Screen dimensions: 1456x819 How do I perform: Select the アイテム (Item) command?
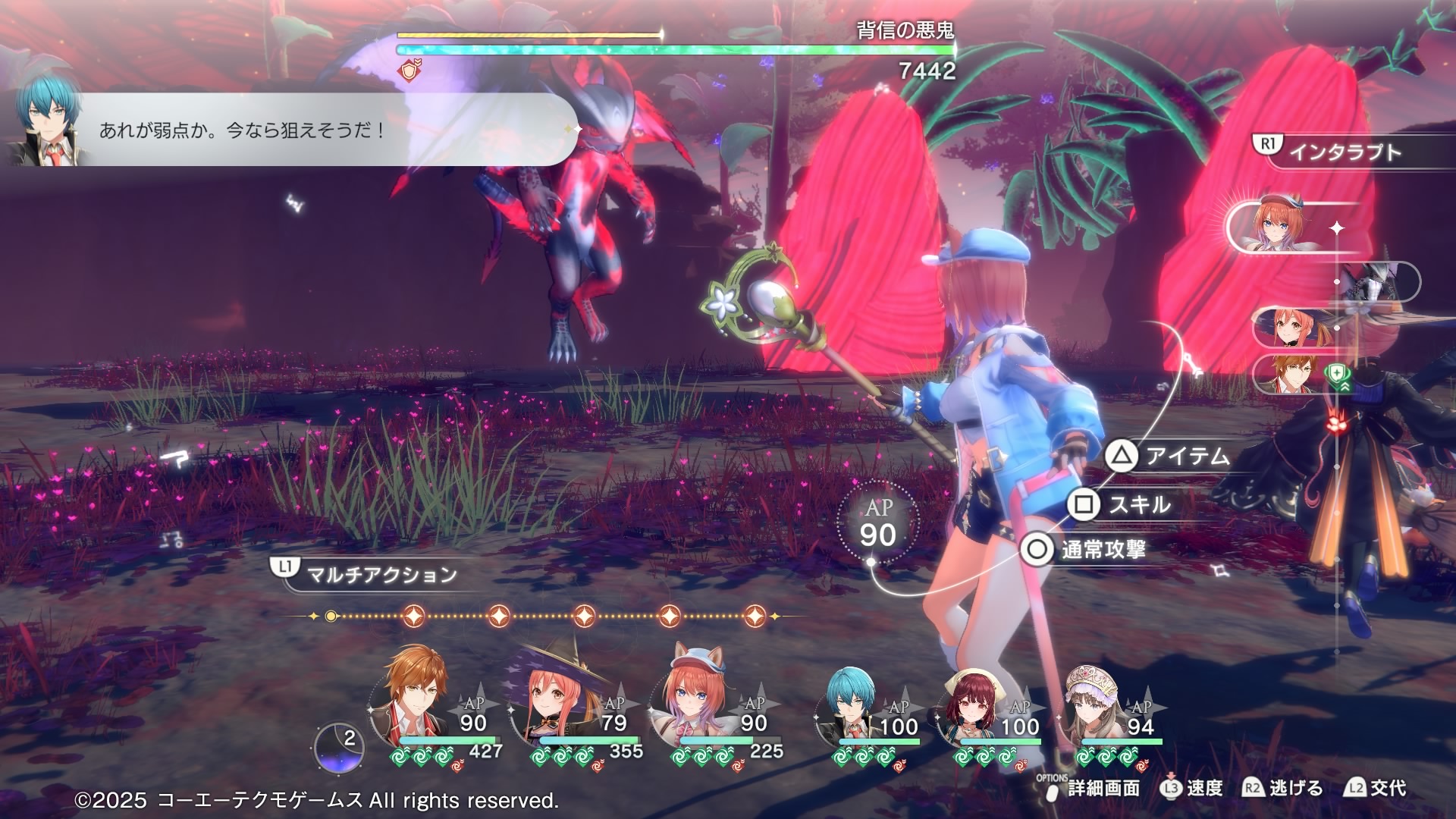click(x=1169, y=456)
